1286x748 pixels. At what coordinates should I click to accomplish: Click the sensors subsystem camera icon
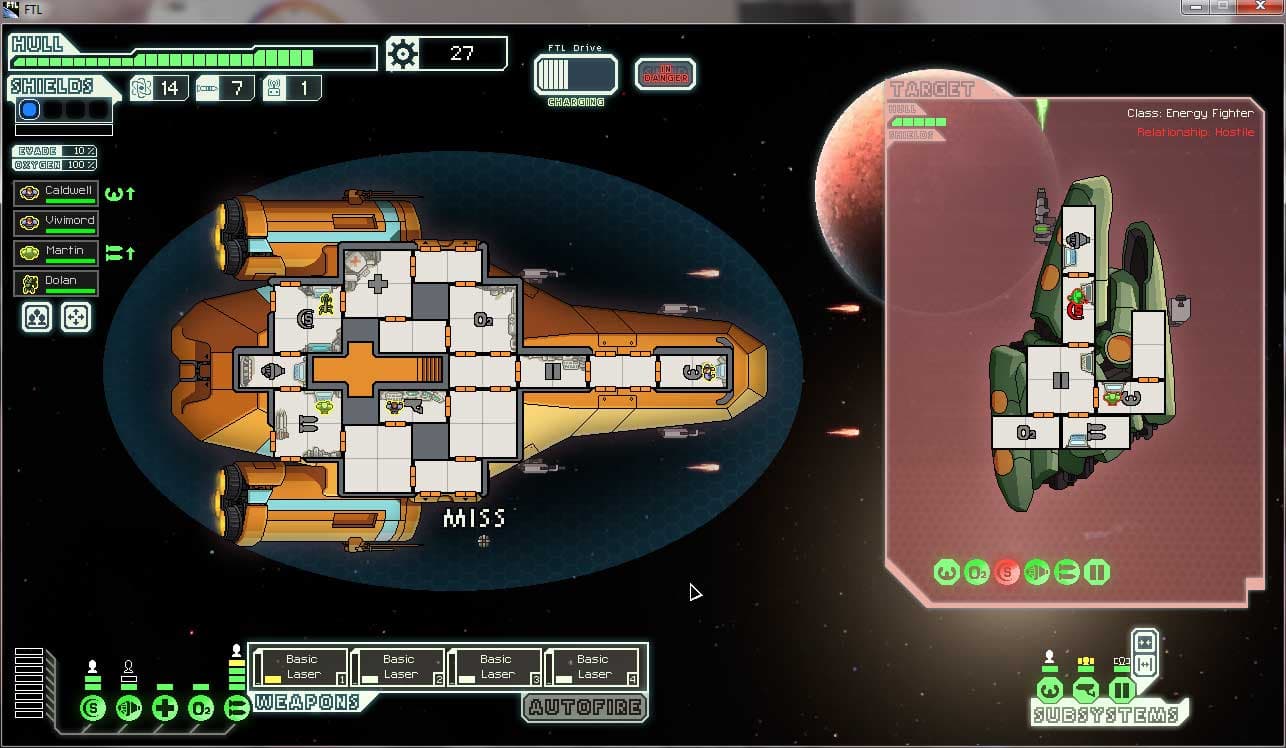tap(1085, 689)
